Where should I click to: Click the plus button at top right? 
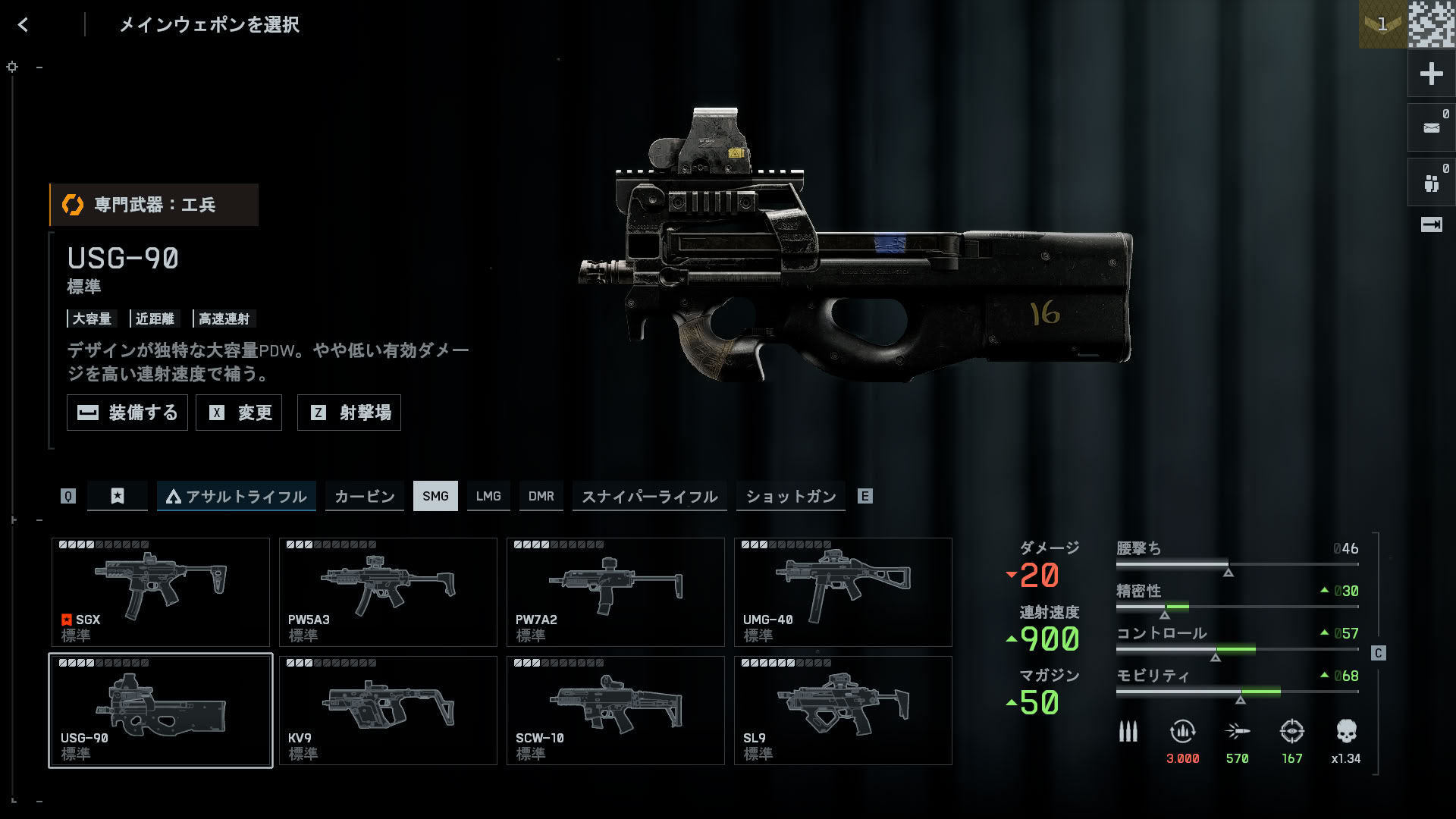point(1431,74)
